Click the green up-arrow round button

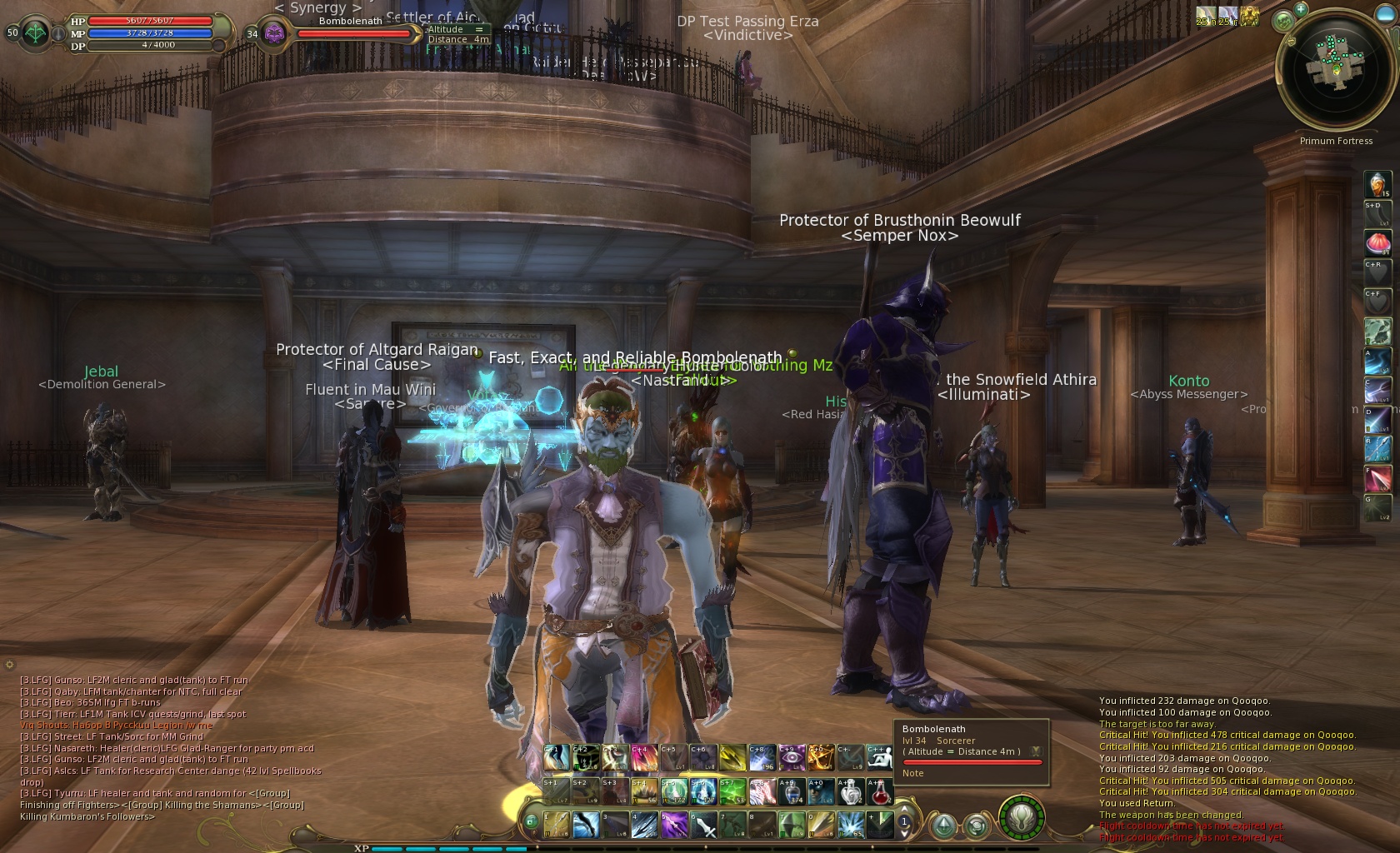943,826
